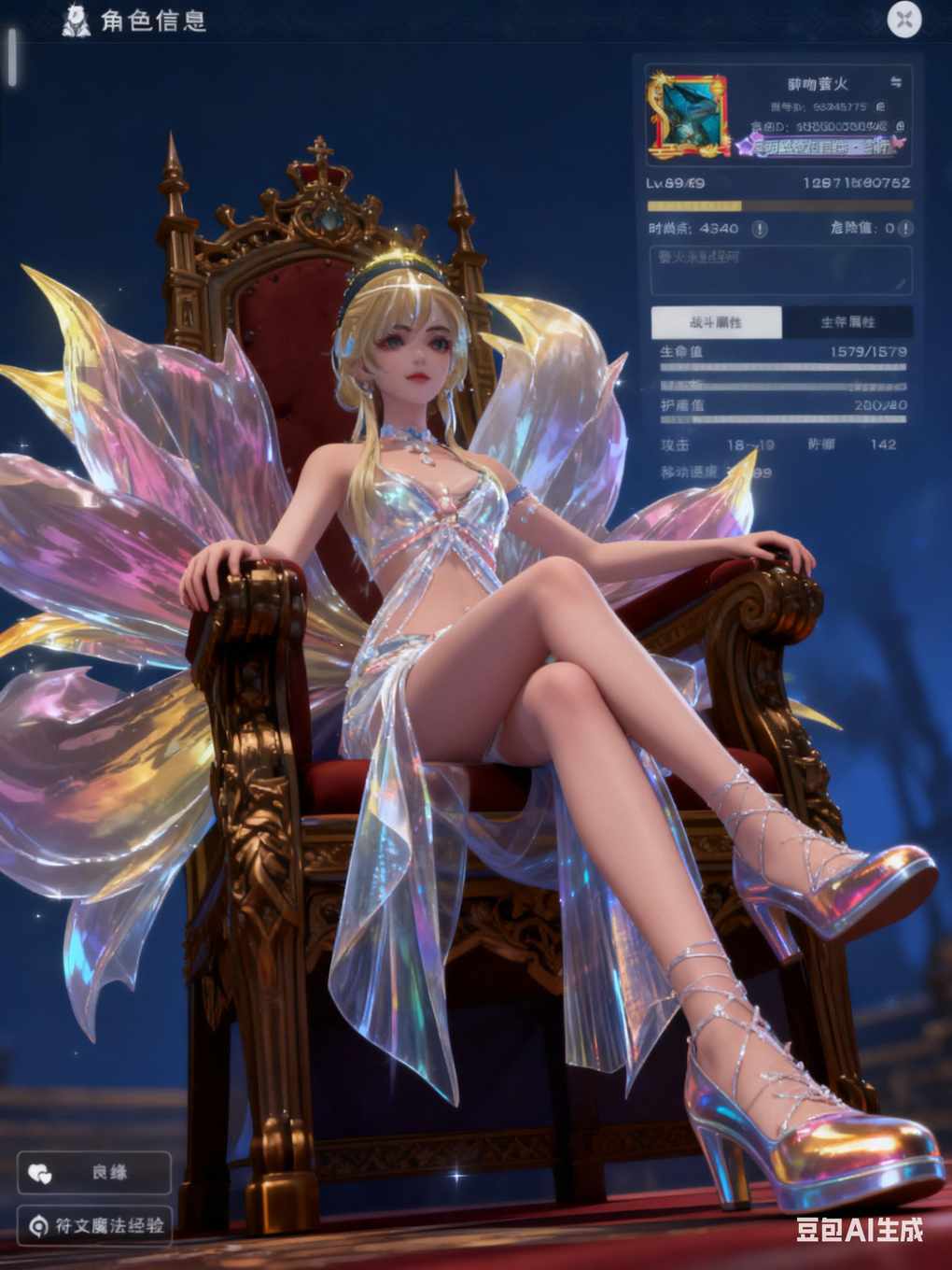Switch to the 战斗属性 combat stats tab
952x1270 pixels.
click(716, 322)
